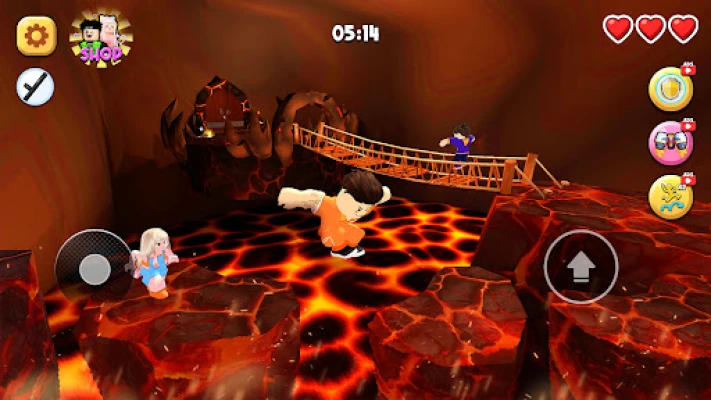
Task: Activate the shield power-up
Action: (670, 89)
